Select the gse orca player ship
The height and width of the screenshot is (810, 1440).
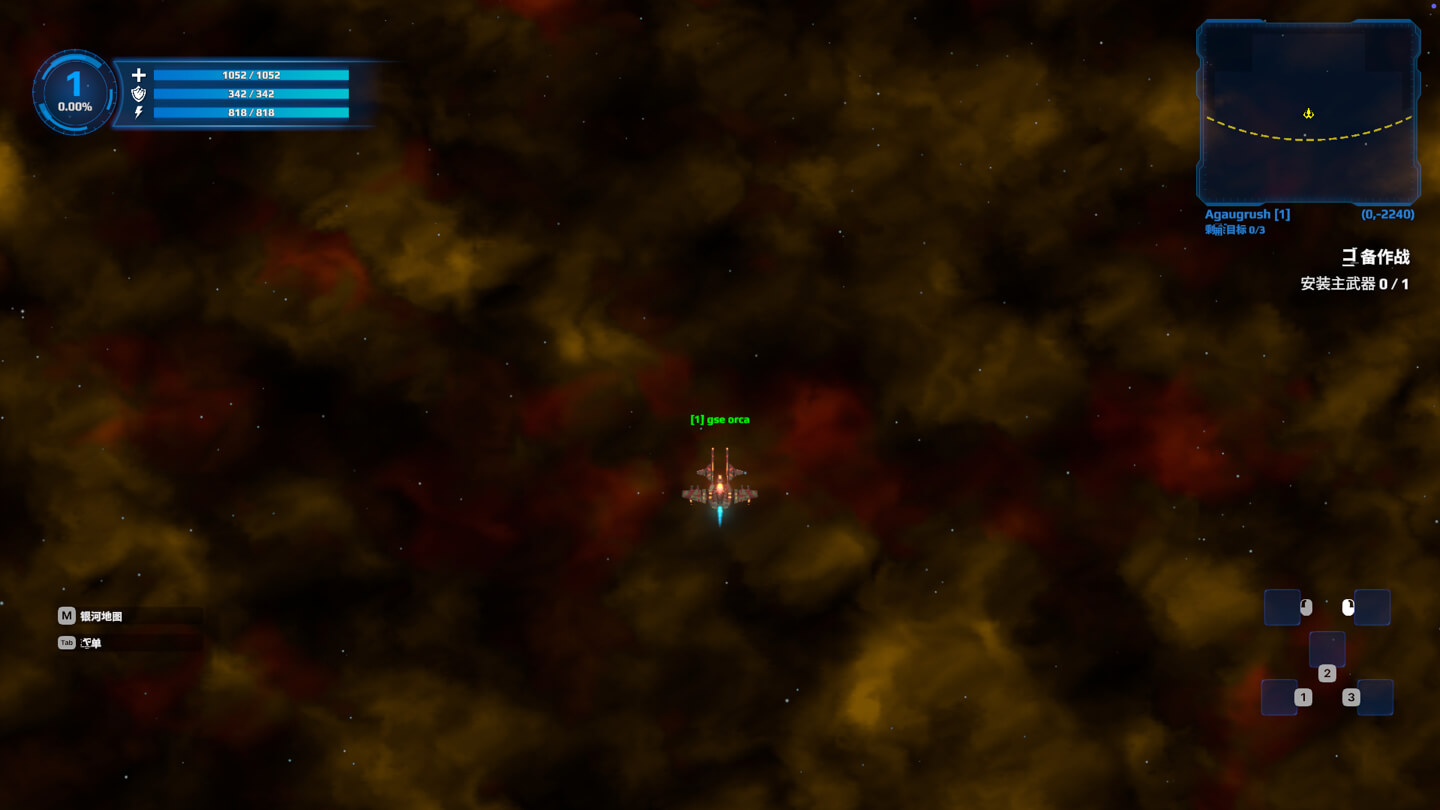click(x=721, y=490)
